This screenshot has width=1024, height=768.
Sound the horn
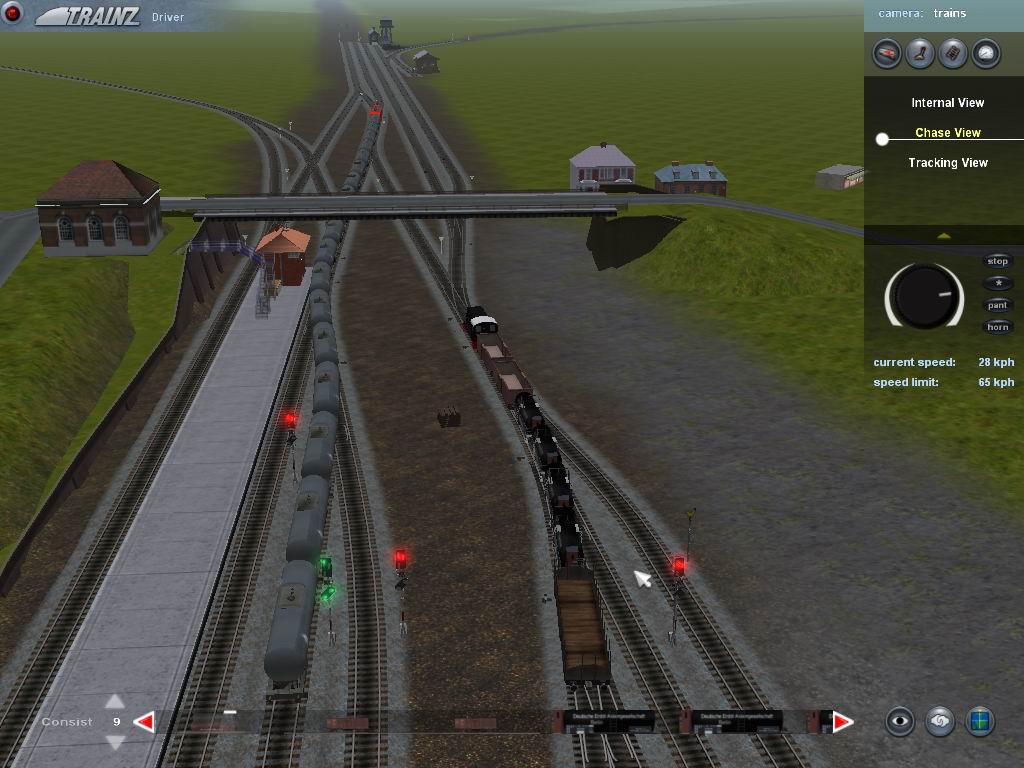998,327
